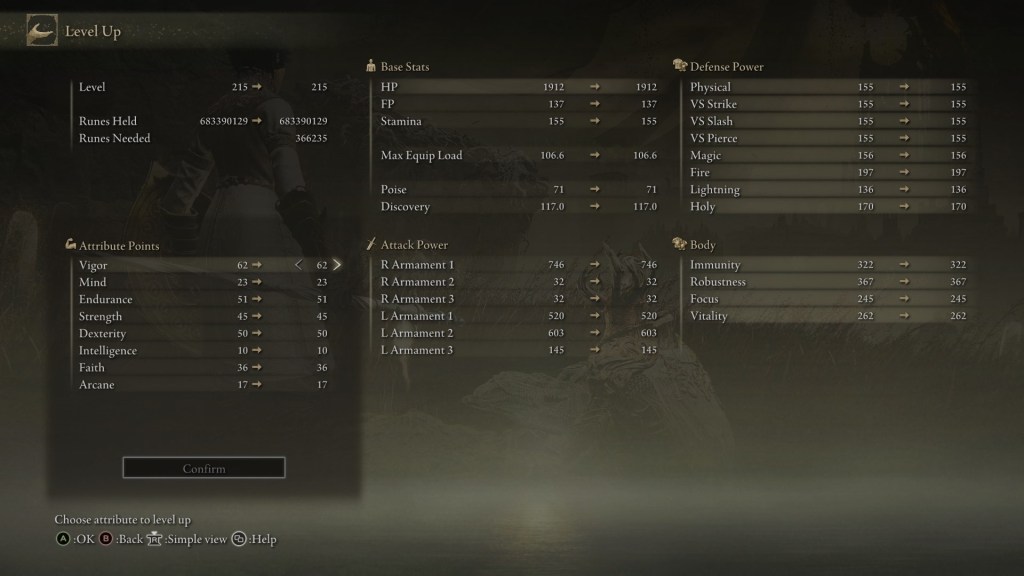The height and width of the screenshot is (576, 1024).
Task: Highlight the Strength attribute row
Action: point(200,317)
